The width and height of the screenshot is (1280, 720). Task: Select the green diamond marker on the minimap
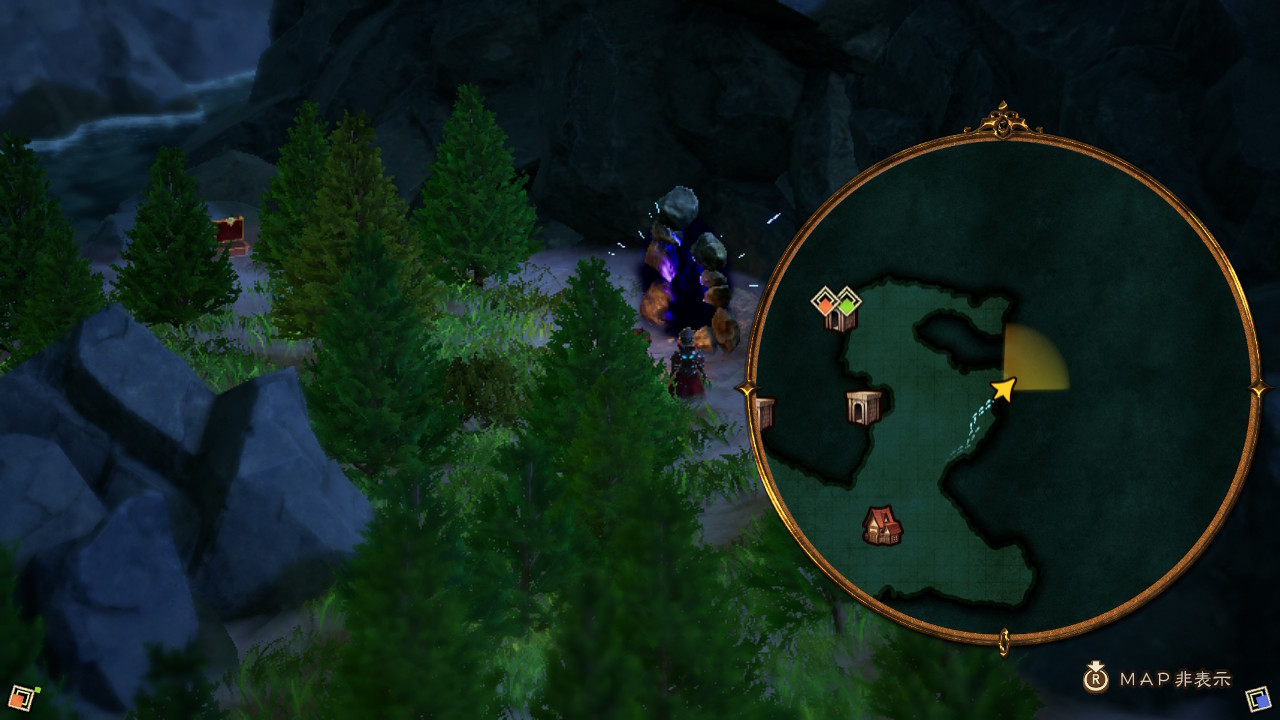point(847,302)
